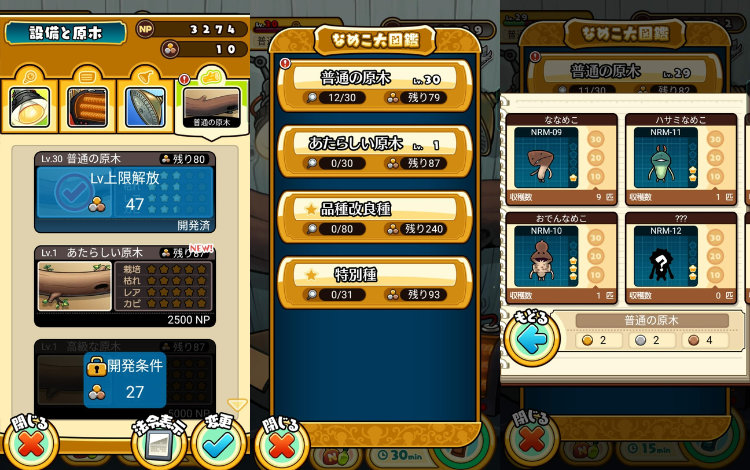Viewport: 750px width, 470px height.
Task: Unlock the level cap with Lv上限解放 47
Action: pyautogui.click(x=123, y=192)
